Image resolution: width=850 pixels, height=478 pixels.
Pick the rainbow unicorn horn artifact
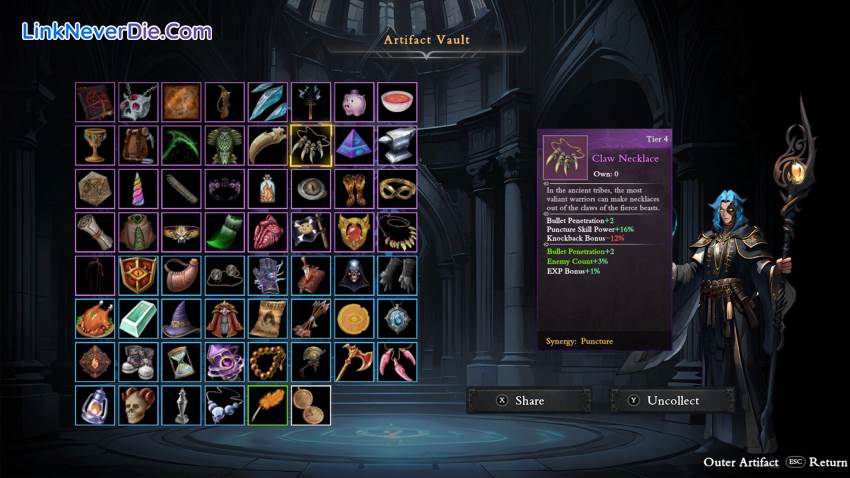click(138, 188)
